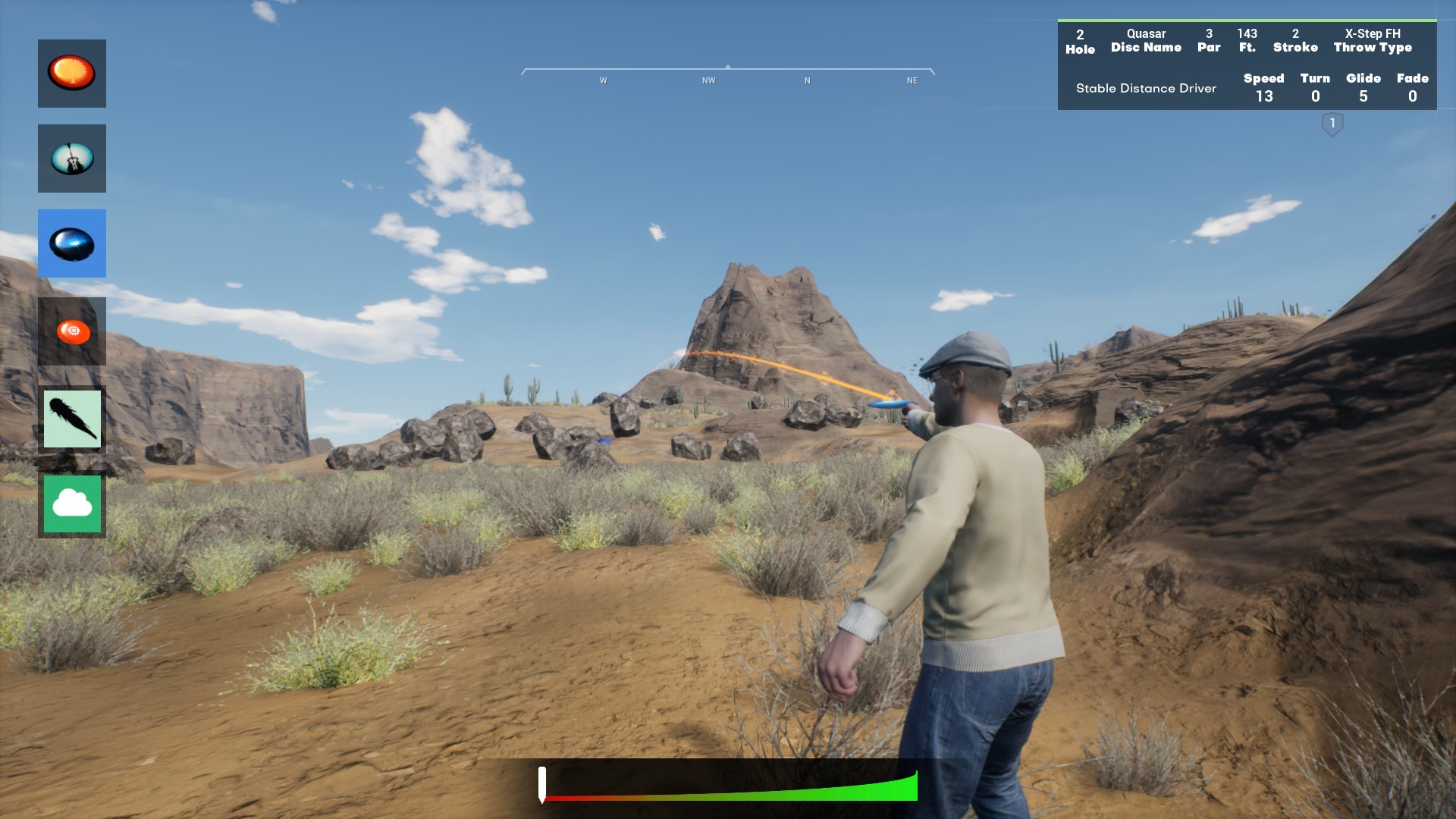This screenshot has width=1456, height=819.
Task: Open the Throw Type selector showing X-Step FH
Action: (x=1372, y=39)
